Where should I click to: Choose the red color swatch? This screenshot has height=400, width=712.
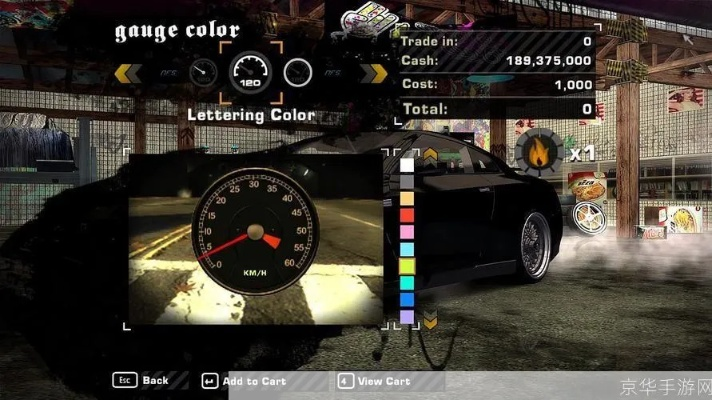pos(407,215)
